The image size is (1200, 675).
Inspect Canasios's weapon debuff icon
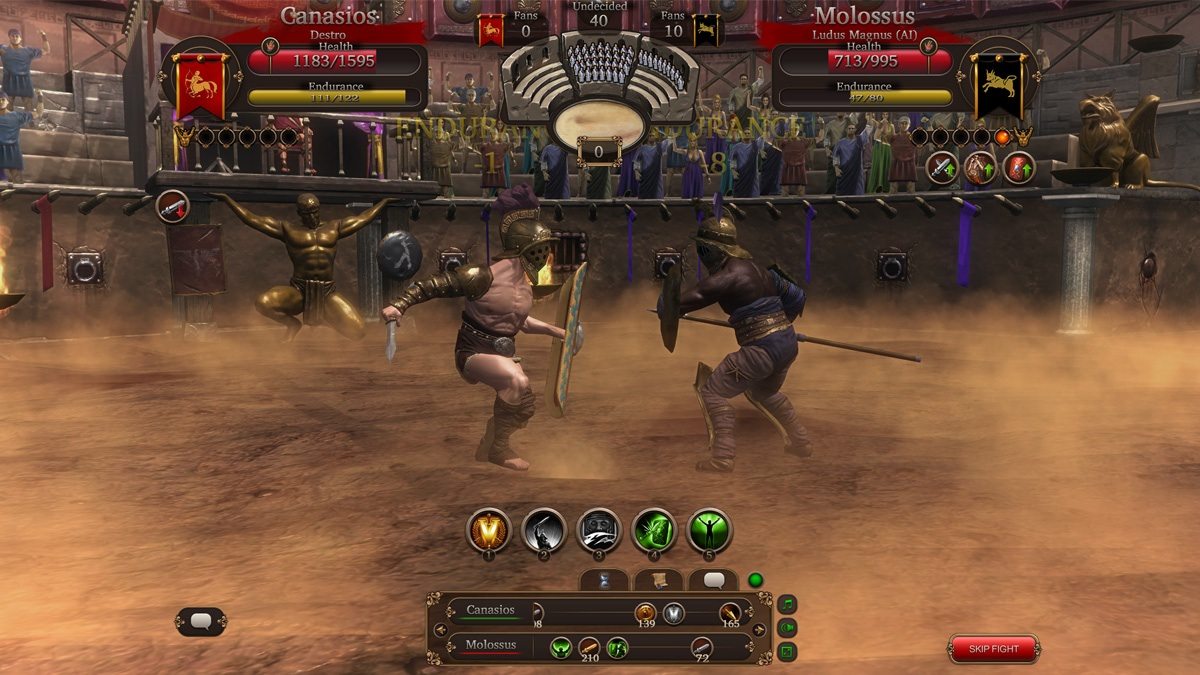[x=173, y=207]
